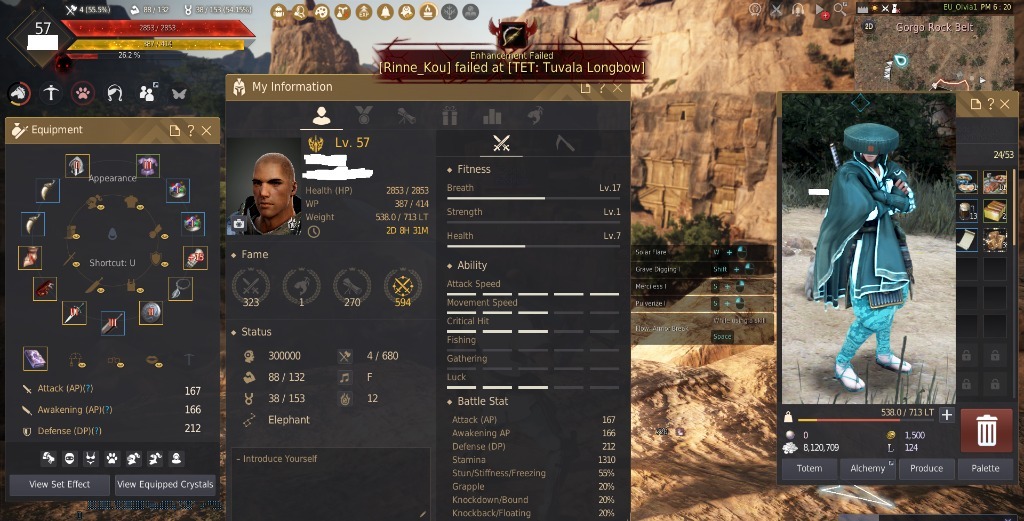Click the Introduce Yourself text box
1024x521 pixels.
pyautogui.click(x=330, y=483)
